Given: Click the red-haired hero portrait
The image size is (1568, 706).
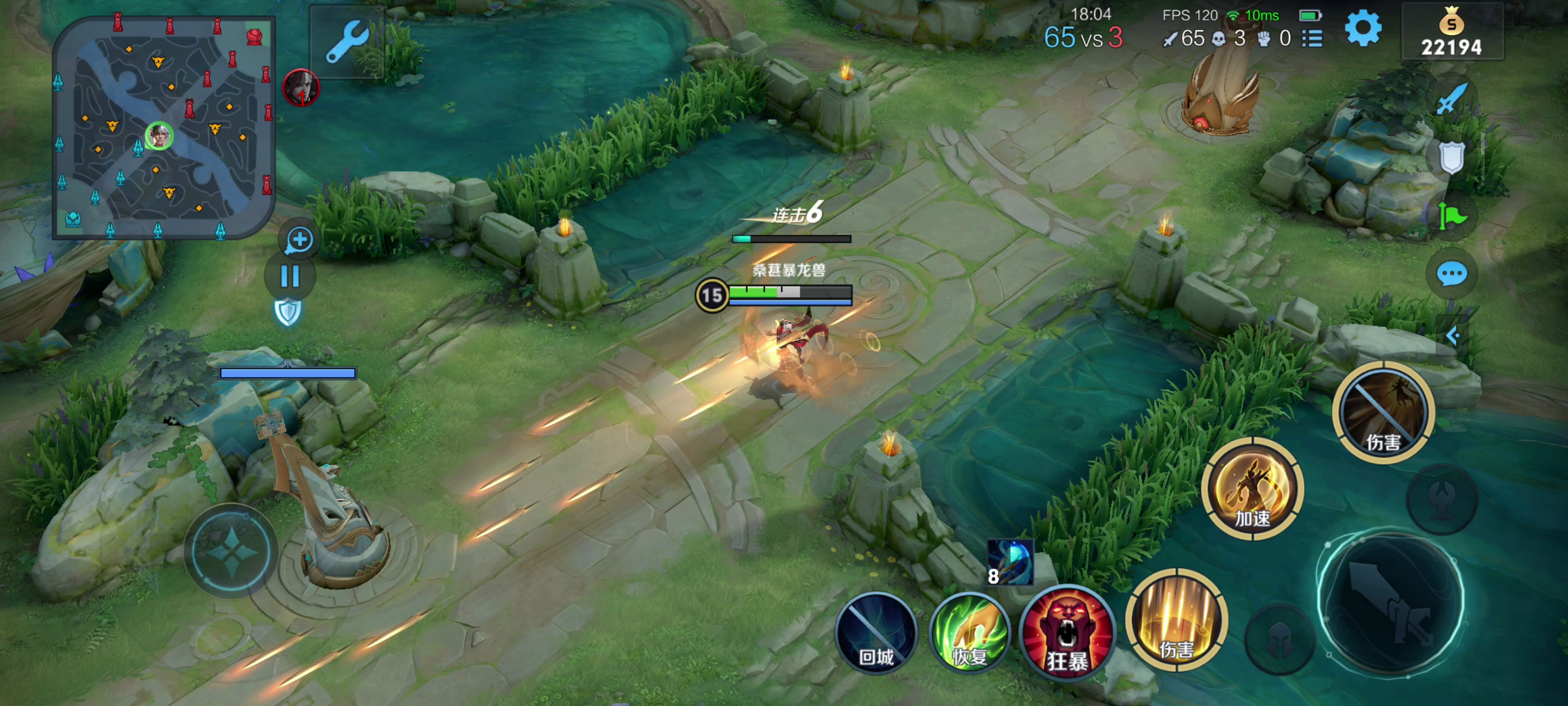Looking at the screenshot, I should (x=301, y=87).
